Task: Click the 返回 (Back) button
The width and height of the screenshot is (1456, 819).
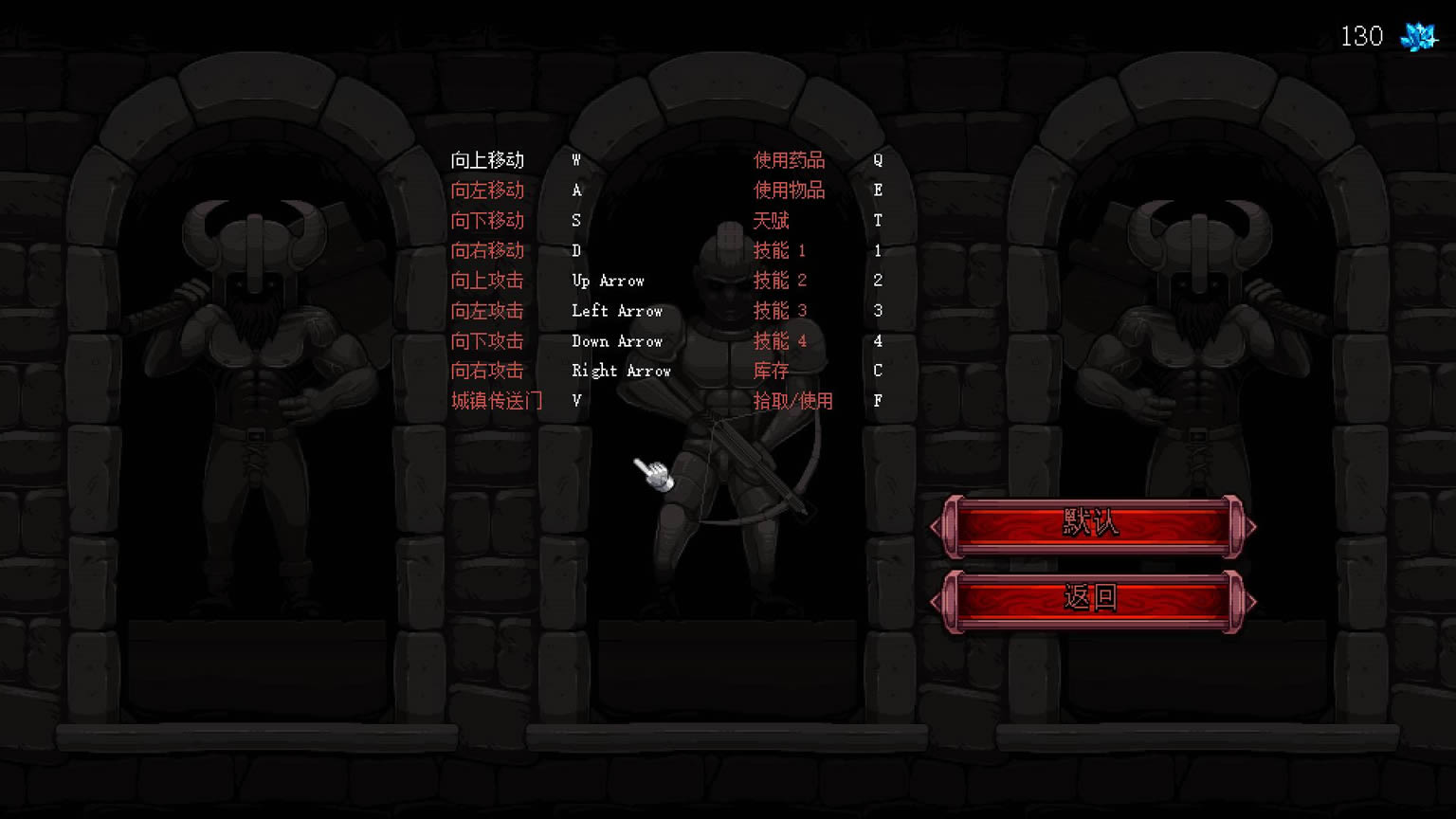Action: pyautogui.click(x=1092, y=599)
